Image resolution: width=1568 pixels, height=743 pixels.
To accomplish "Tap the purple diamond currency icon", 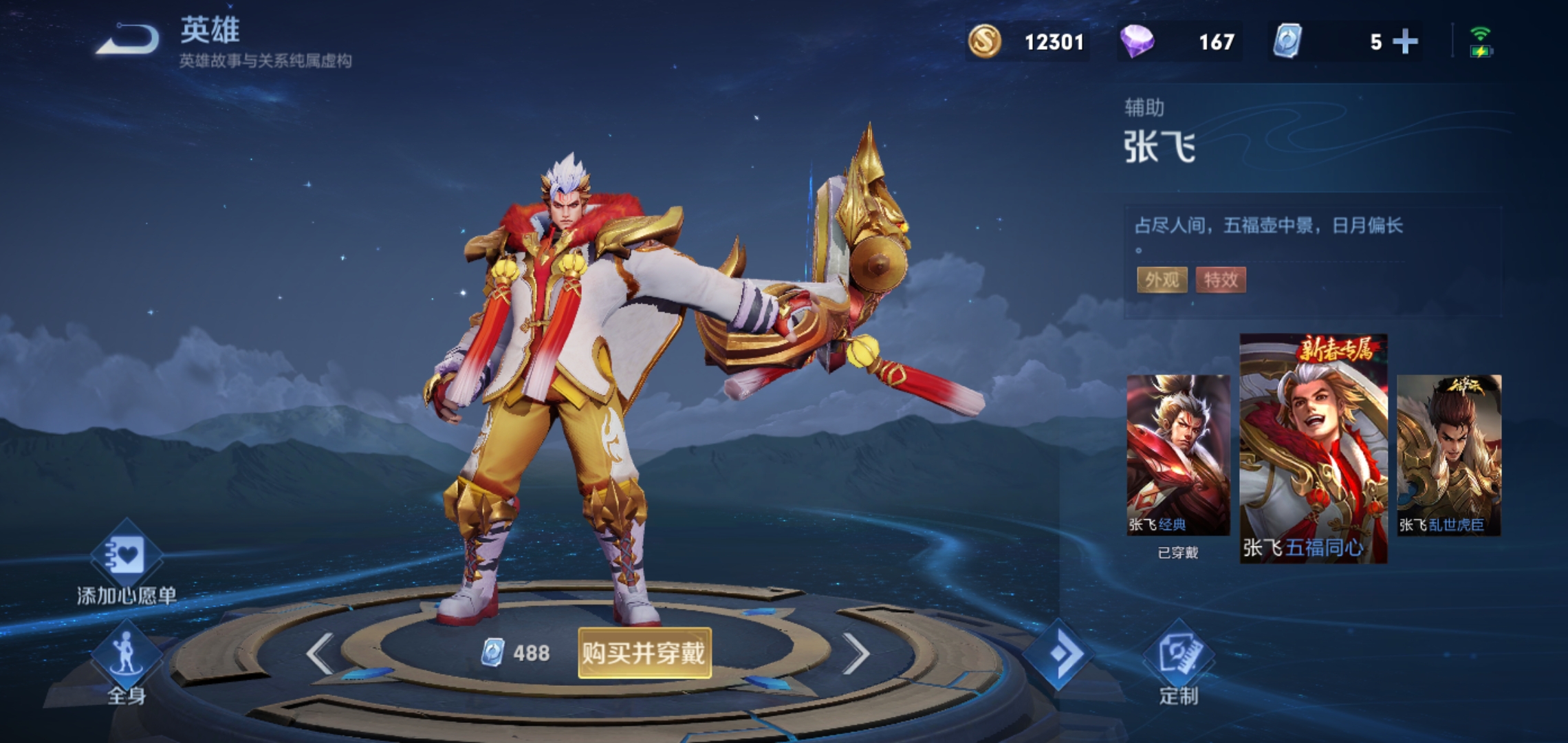I will click(x=1137, y=42).
